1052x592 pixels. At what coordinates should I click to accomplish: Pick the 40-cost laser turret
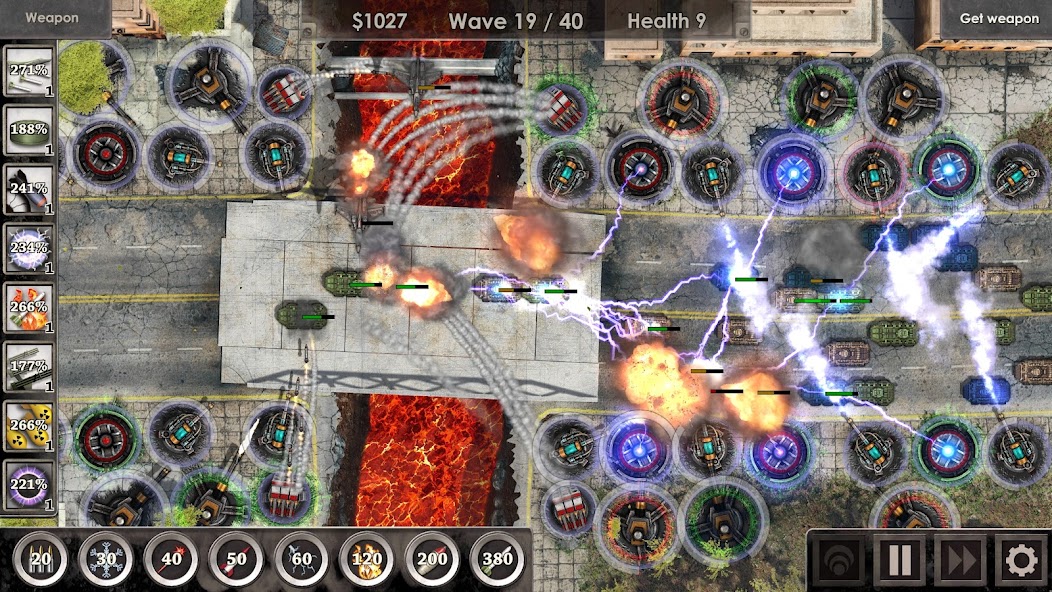(x=171, y=558)
